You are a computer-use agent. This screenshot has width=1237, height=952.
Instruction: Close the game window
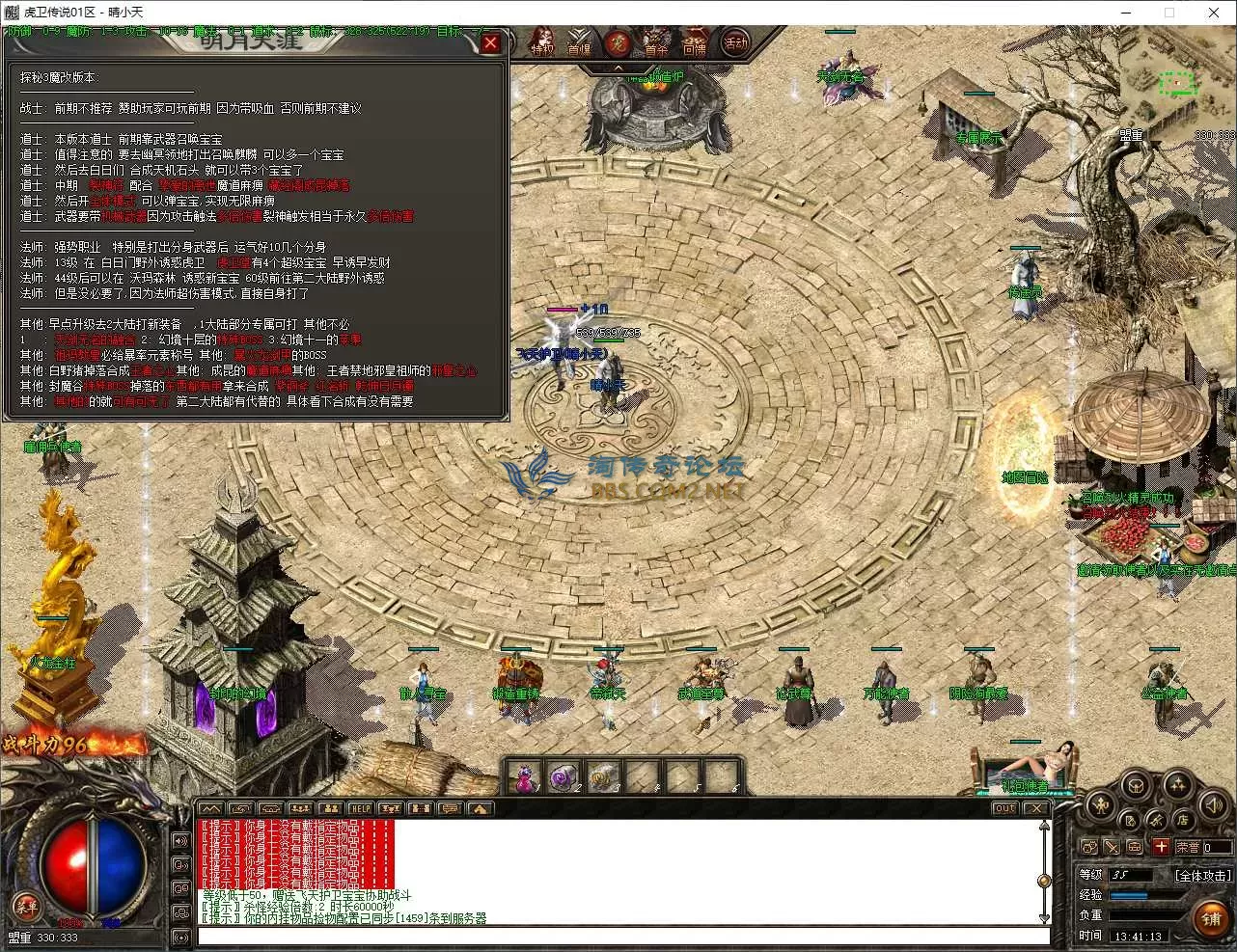pos(1214,13)
